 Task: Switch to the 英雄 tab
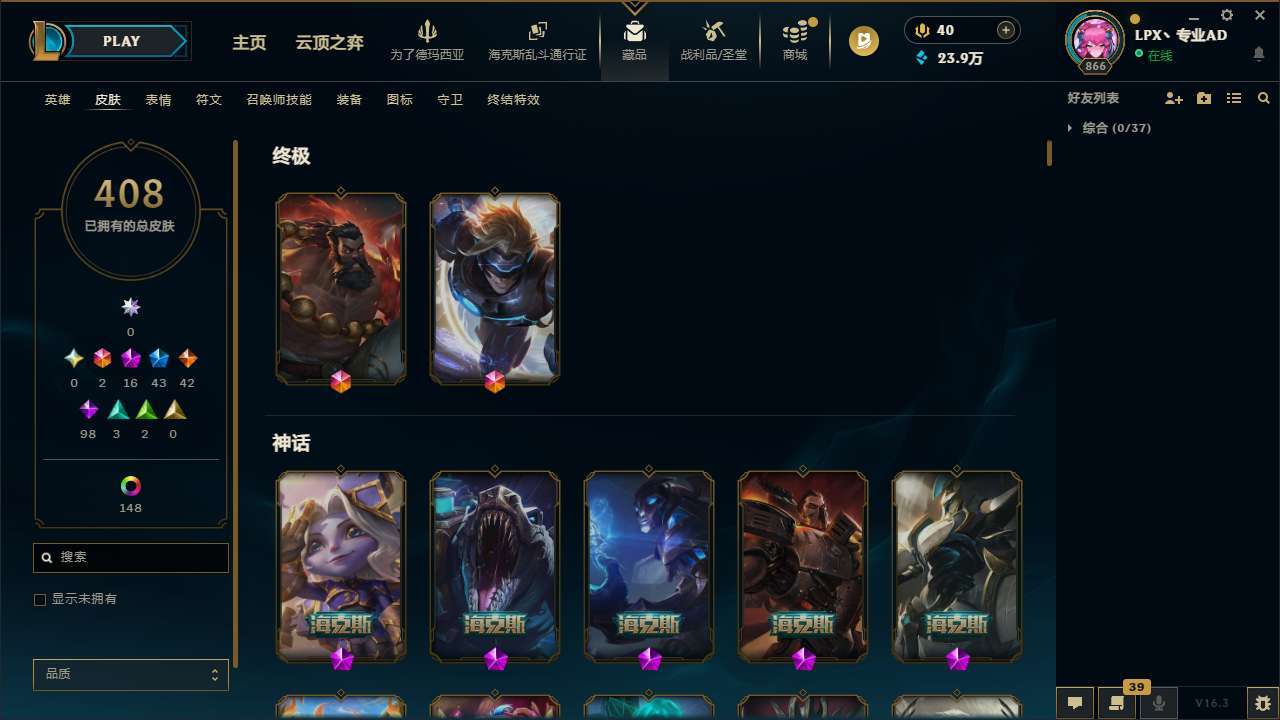(x=57, y=100)
